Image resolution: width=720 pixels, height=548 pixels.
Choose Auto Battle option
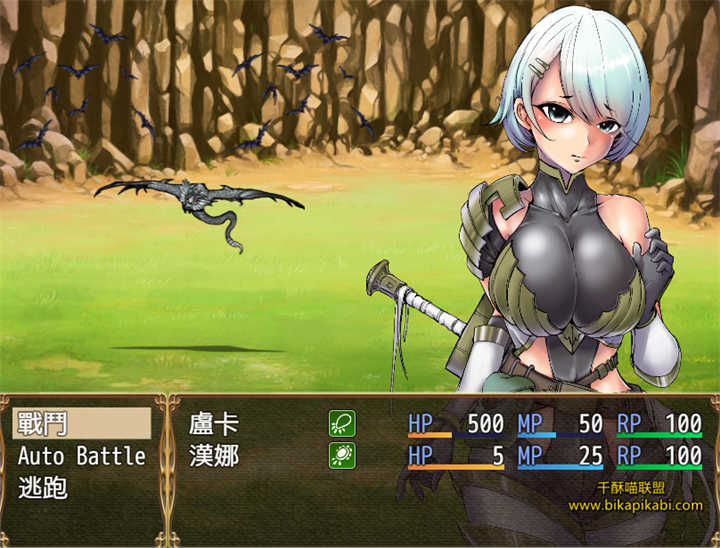81,456
